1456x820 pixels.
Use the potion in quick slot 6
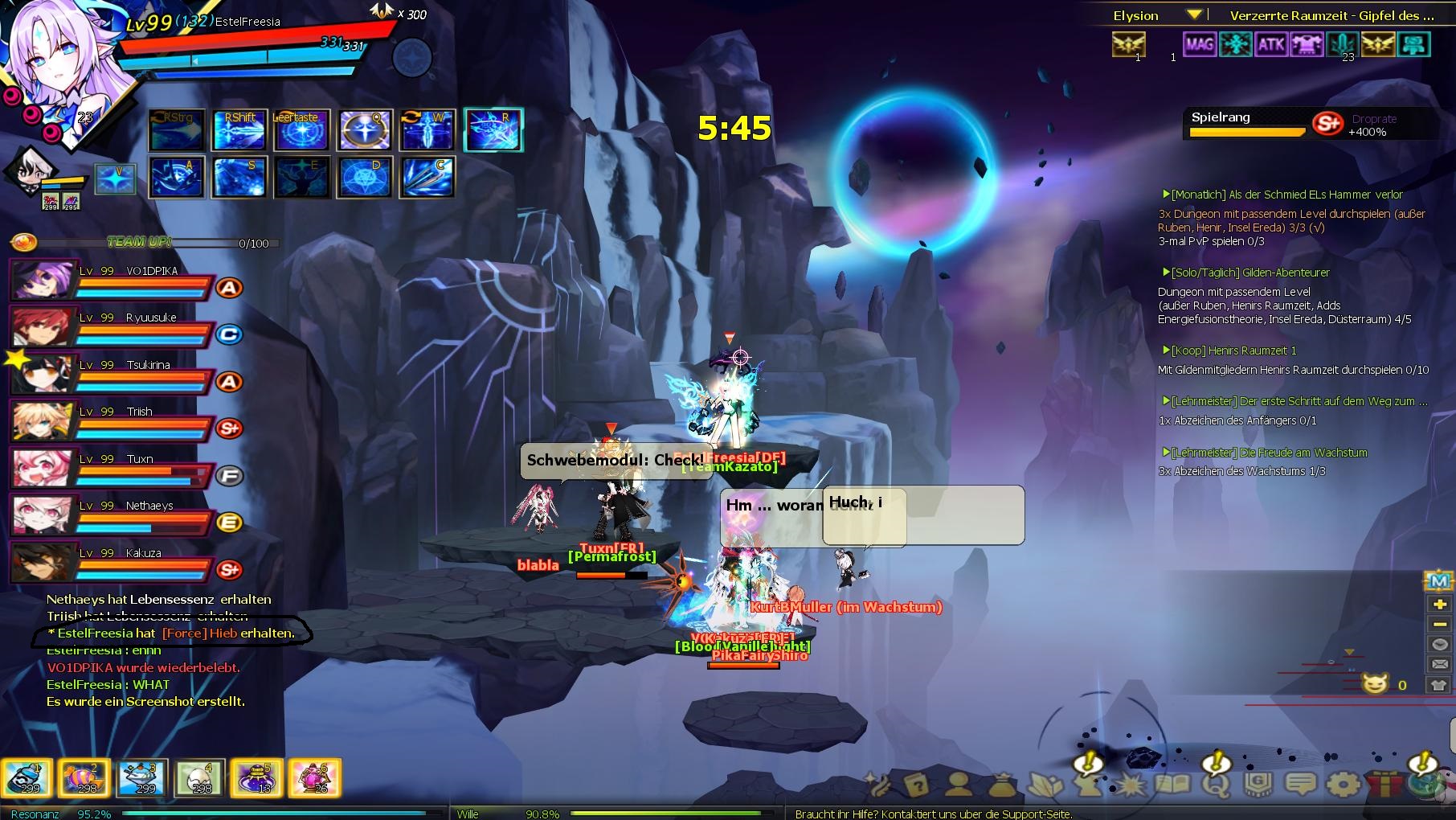point(314,778)
